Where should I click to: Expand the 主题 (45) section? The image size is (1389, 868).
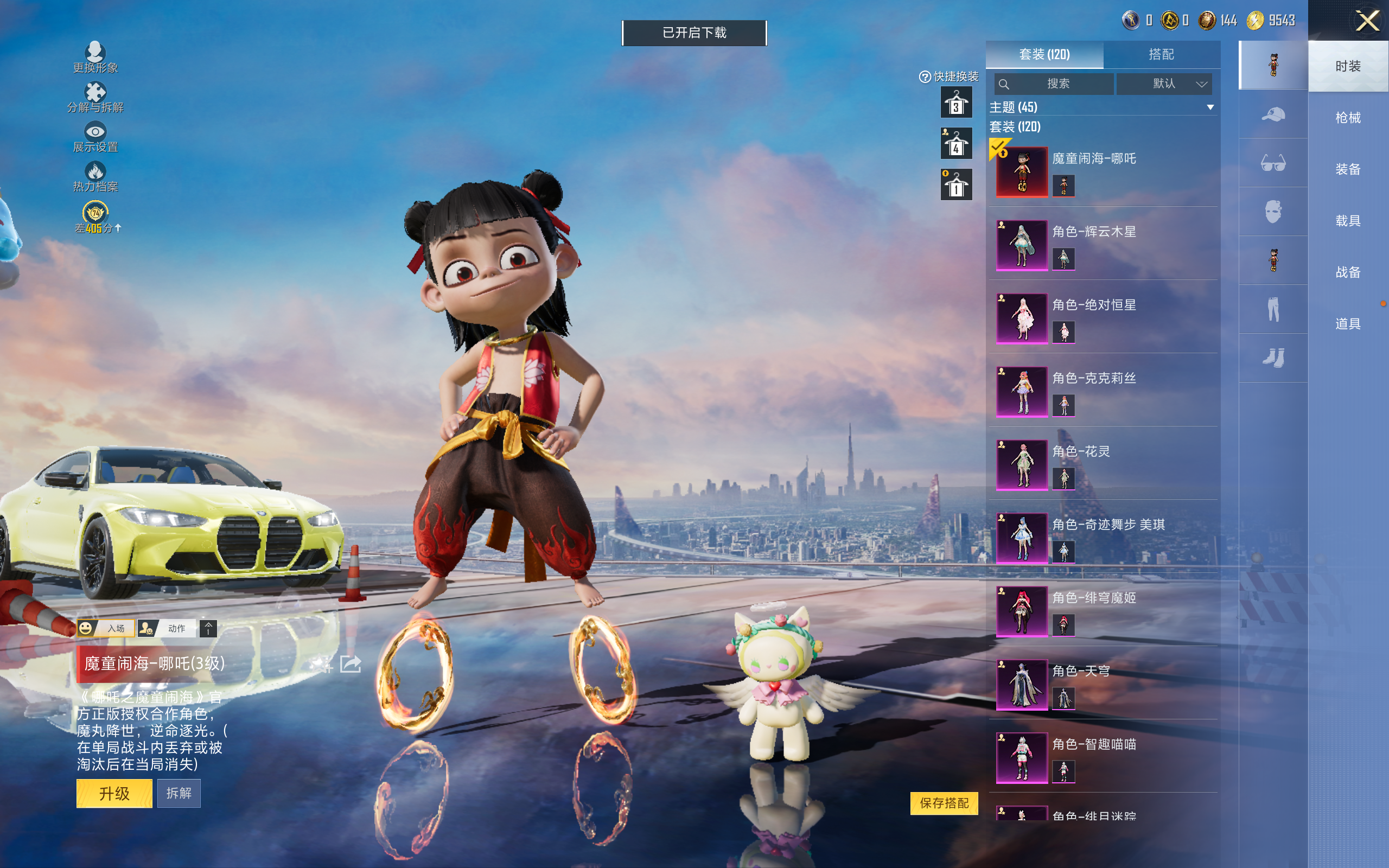tap(1210, 107)
